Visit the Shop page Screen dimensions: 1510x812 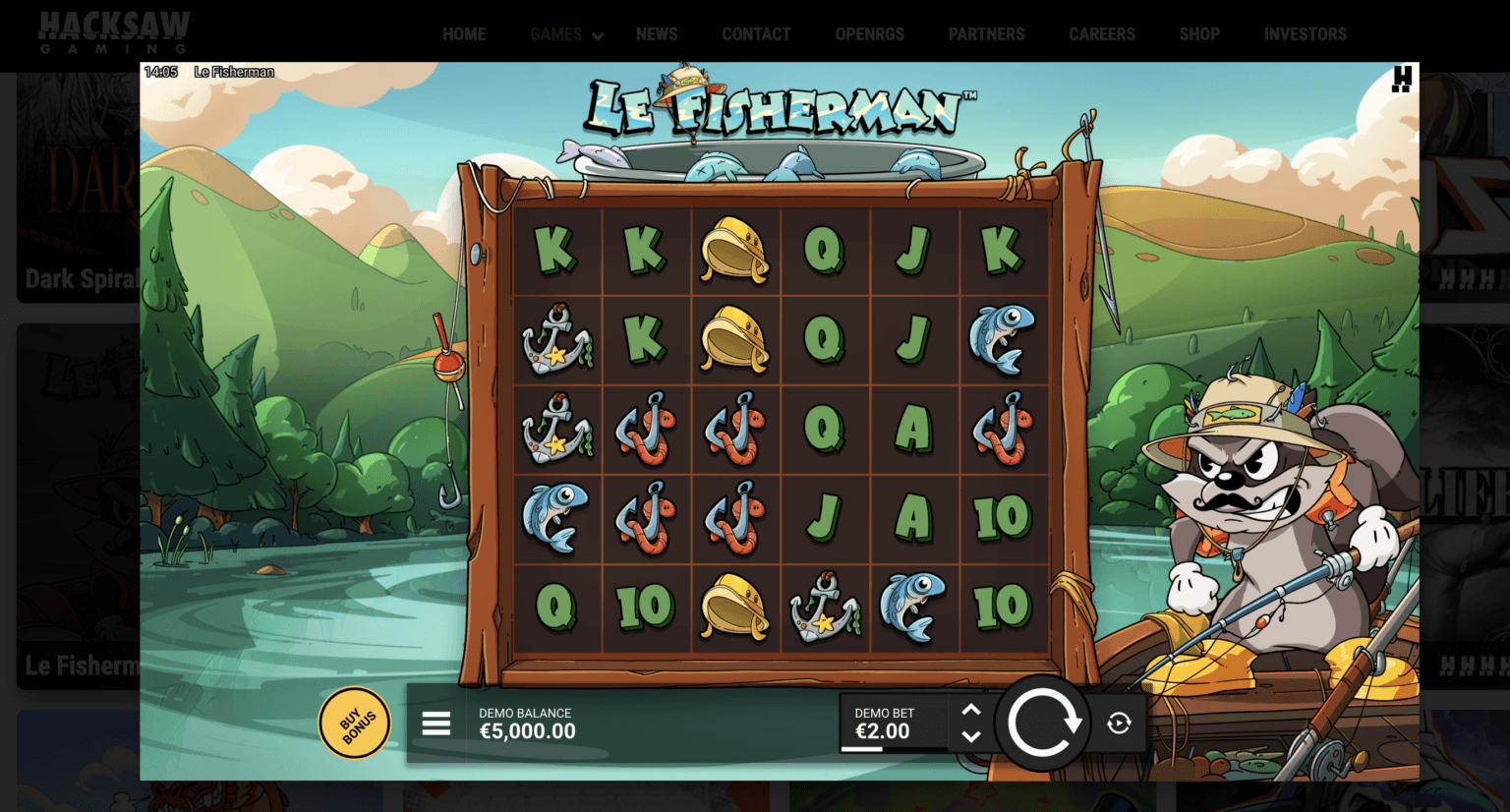(x=1199, y=34)
